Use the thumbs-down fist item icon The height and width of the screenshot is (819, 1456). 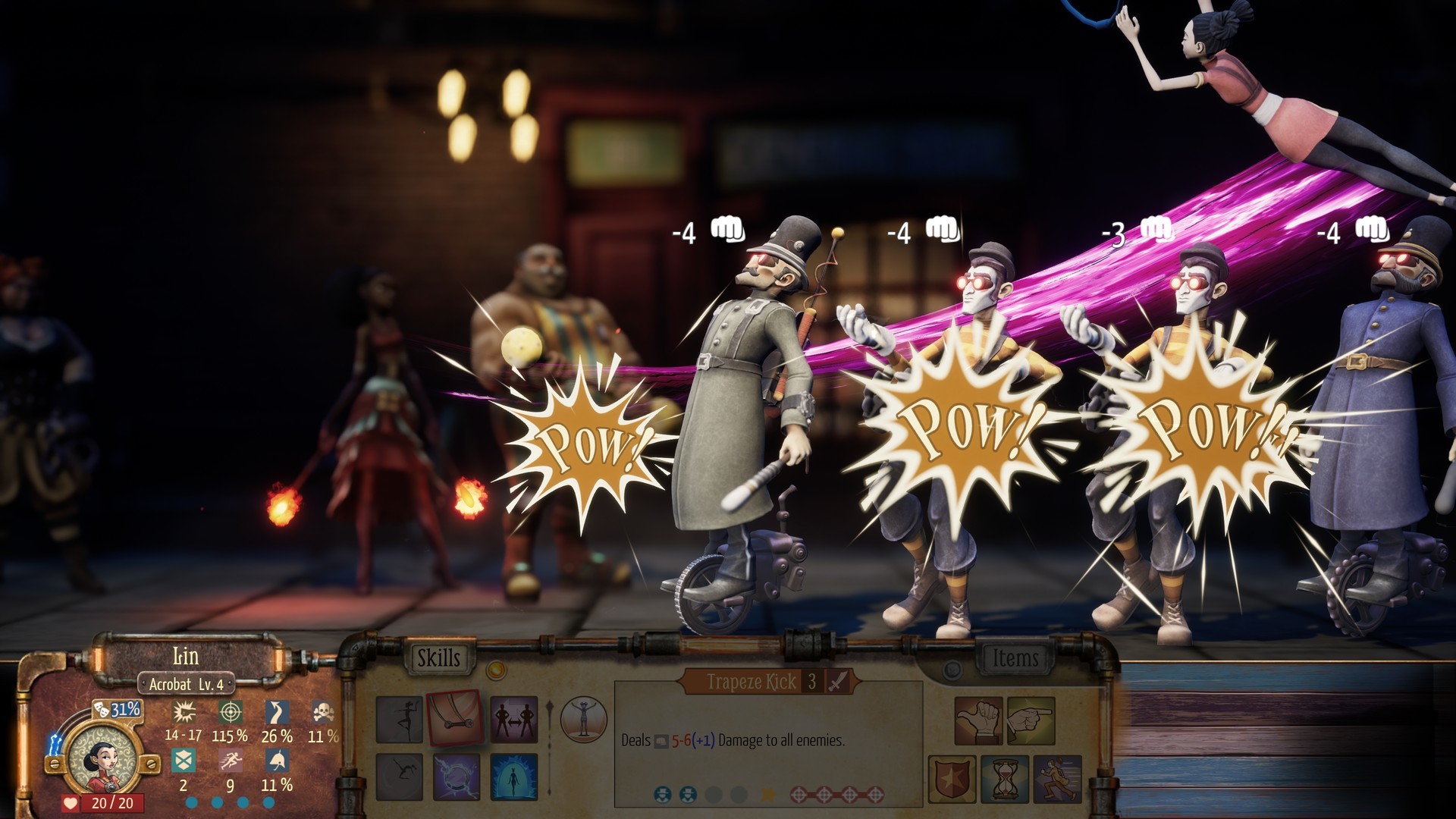pos(978,722)
